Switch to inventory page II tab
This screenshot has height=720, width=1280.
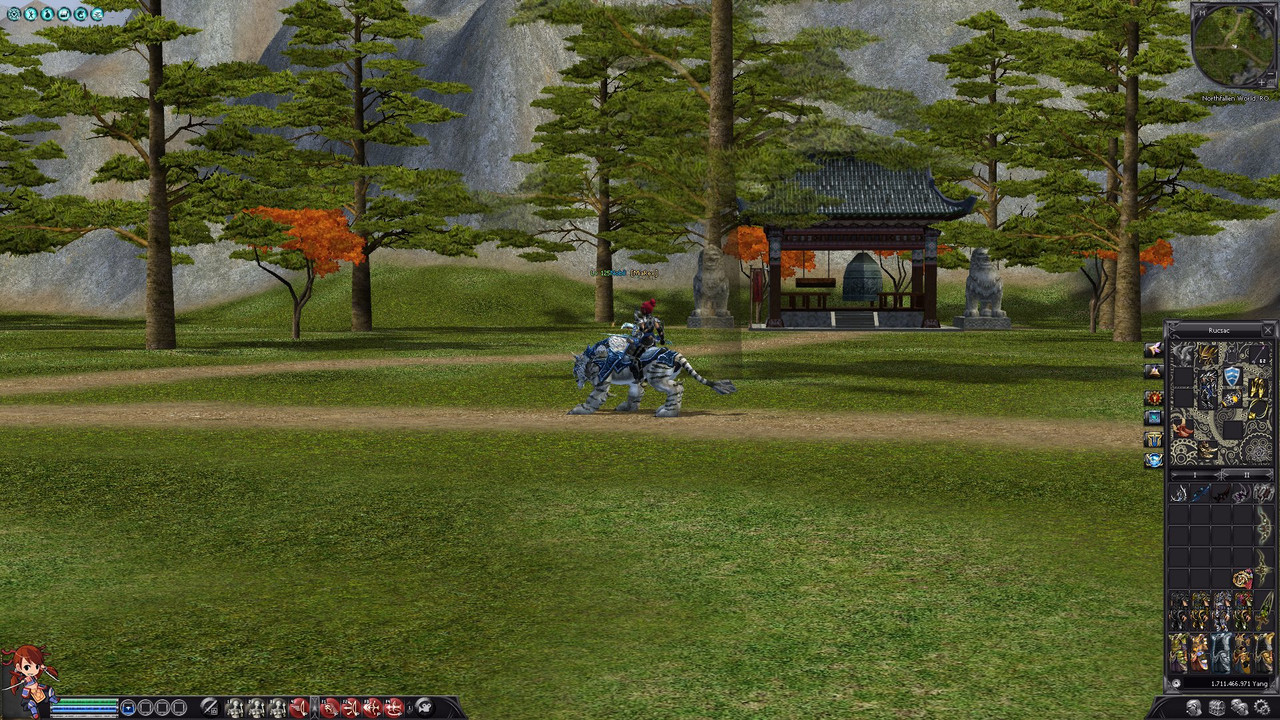[1248, 475]
